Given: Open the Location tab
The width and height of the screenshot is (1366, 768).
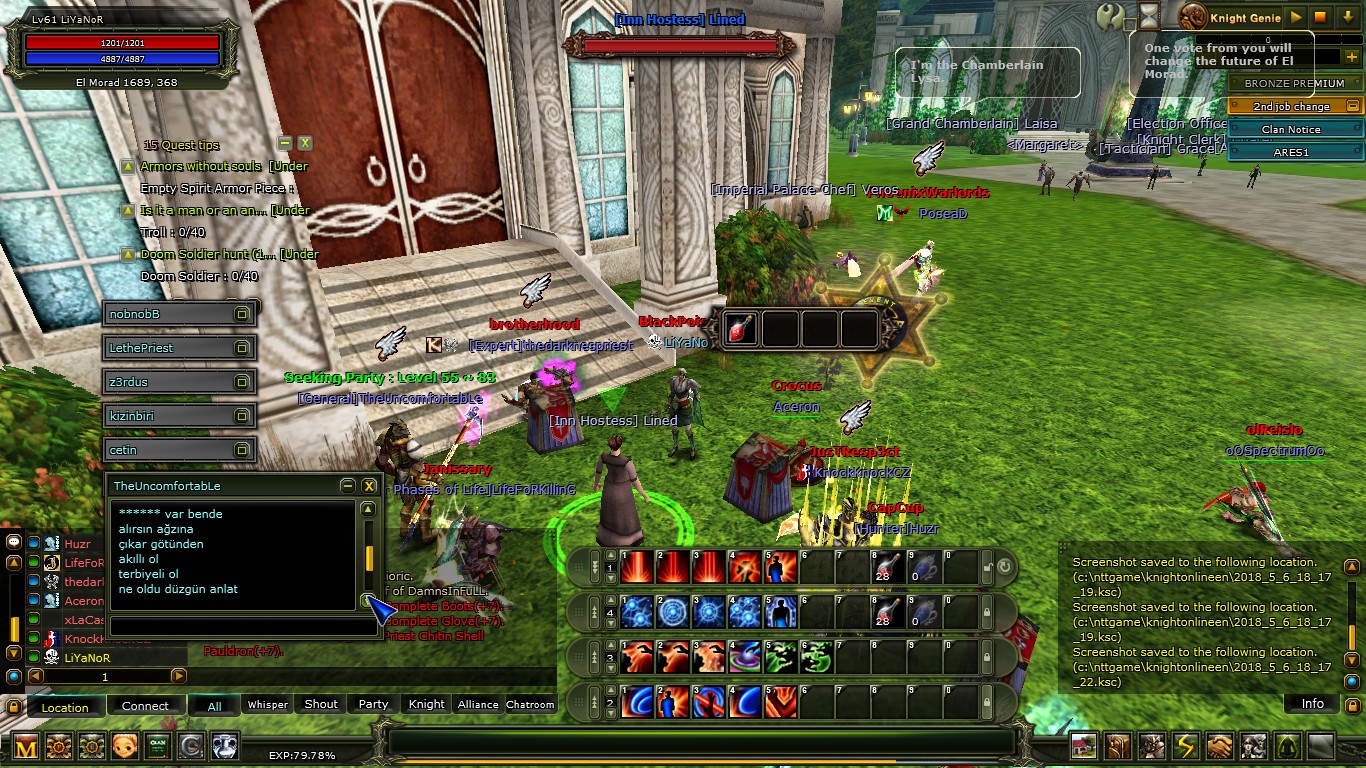Looking at the screenshot, I should click(65, 707).
